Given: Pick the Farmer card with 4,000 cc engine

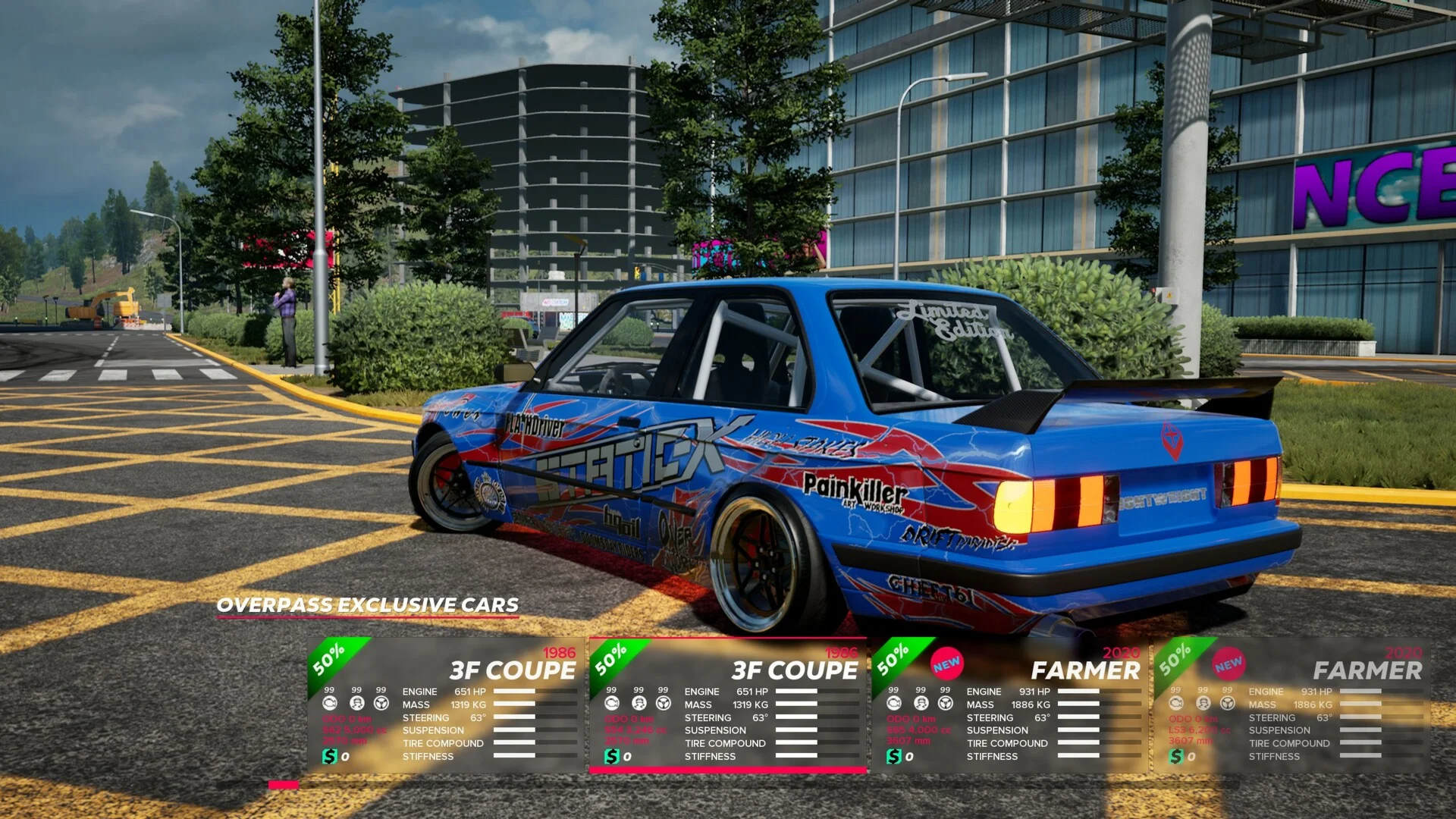Looking at the screenshot, I should [1009, 705].
